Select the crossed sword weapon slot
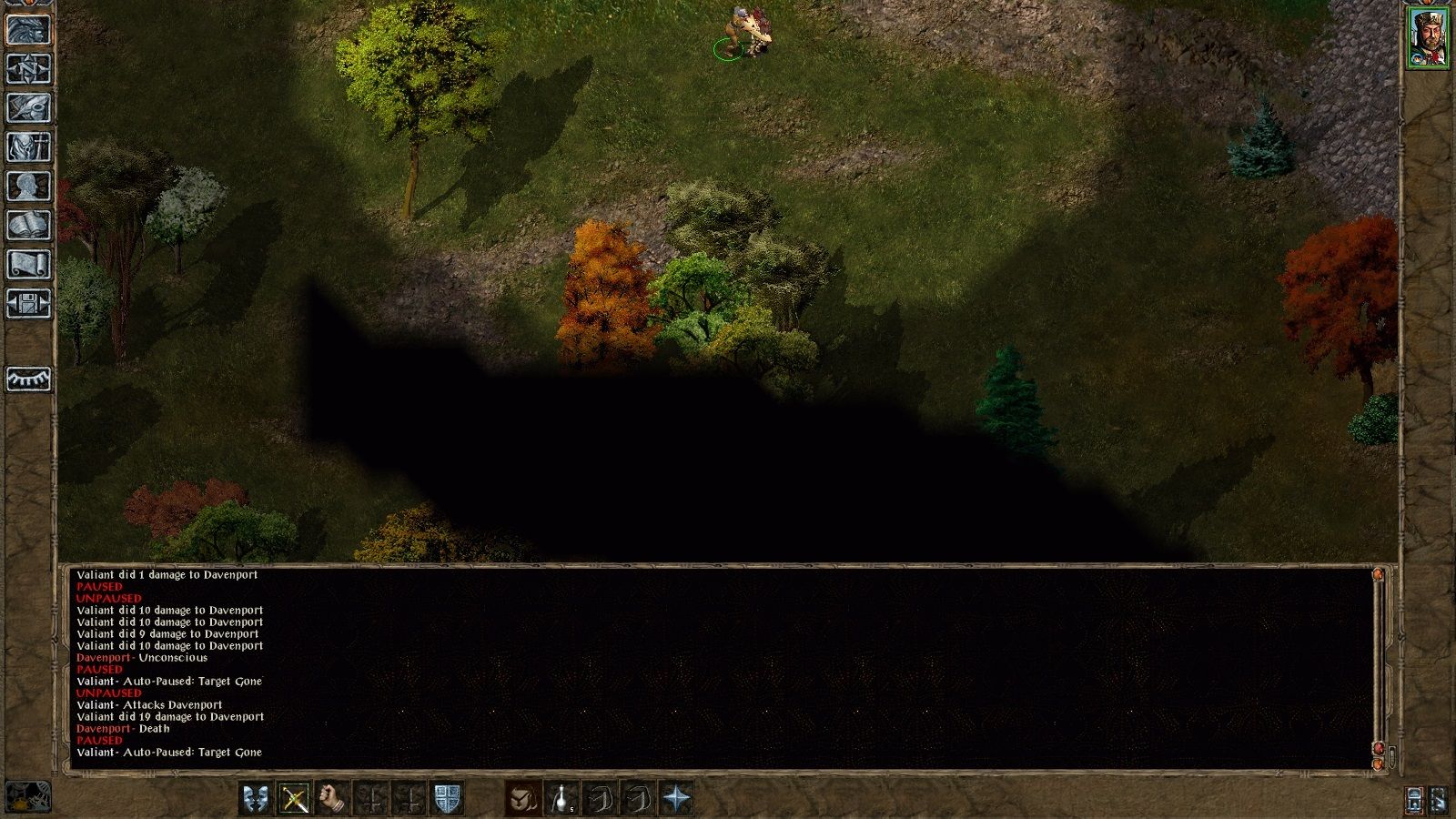 tap(294, 799)
